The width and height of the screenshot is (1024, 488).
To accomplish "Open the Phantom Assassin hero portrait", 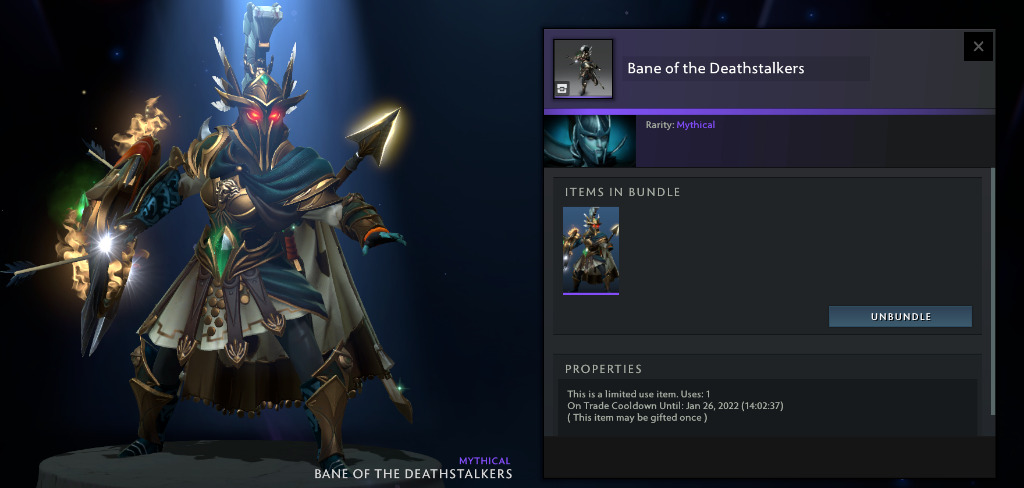I will pyautogui.click(x=589, y=141).
